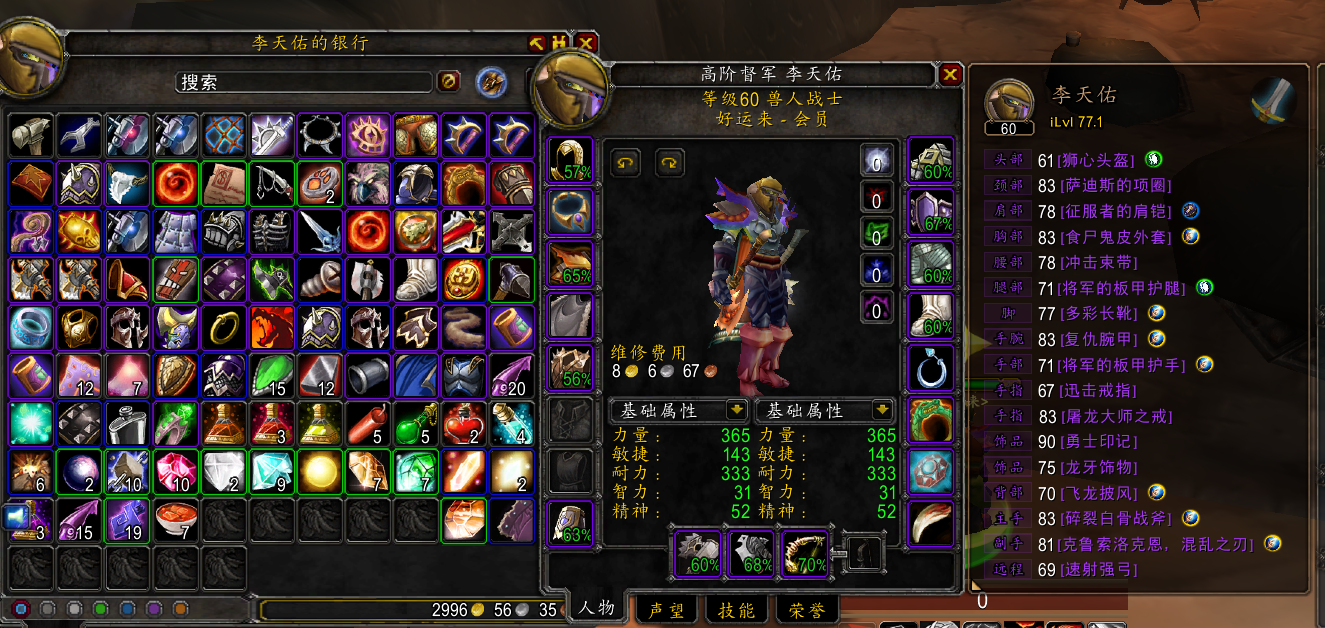Select the 人物 character tab
1325x628 pixels.
pos(597,607)
